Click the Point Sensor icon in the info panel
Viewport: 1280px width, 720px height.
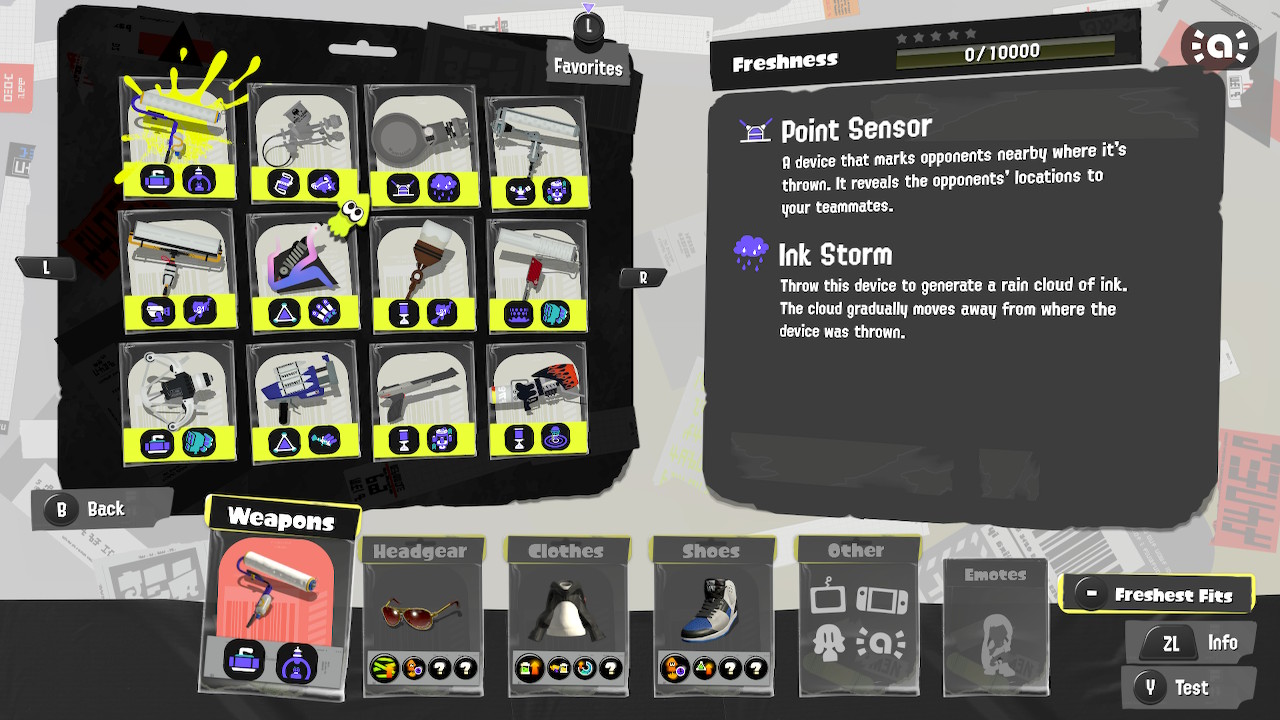pyautogui.click(x=756, y=129)
